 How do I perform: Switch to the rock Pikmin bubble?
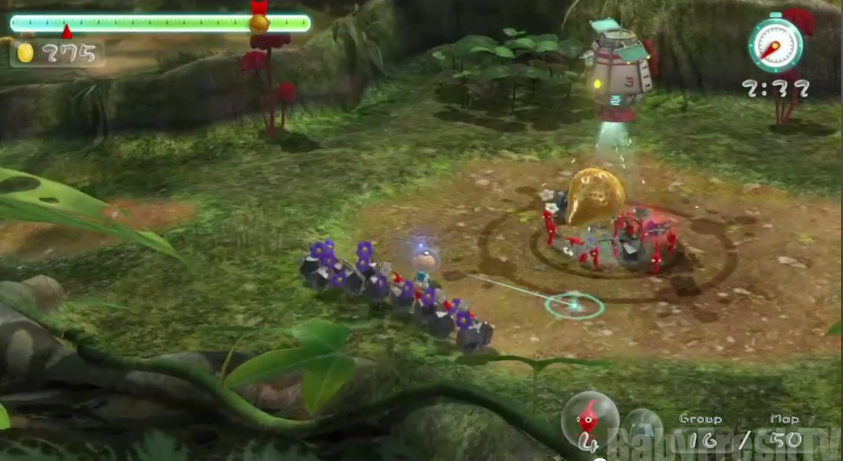(x=643, y=426)
